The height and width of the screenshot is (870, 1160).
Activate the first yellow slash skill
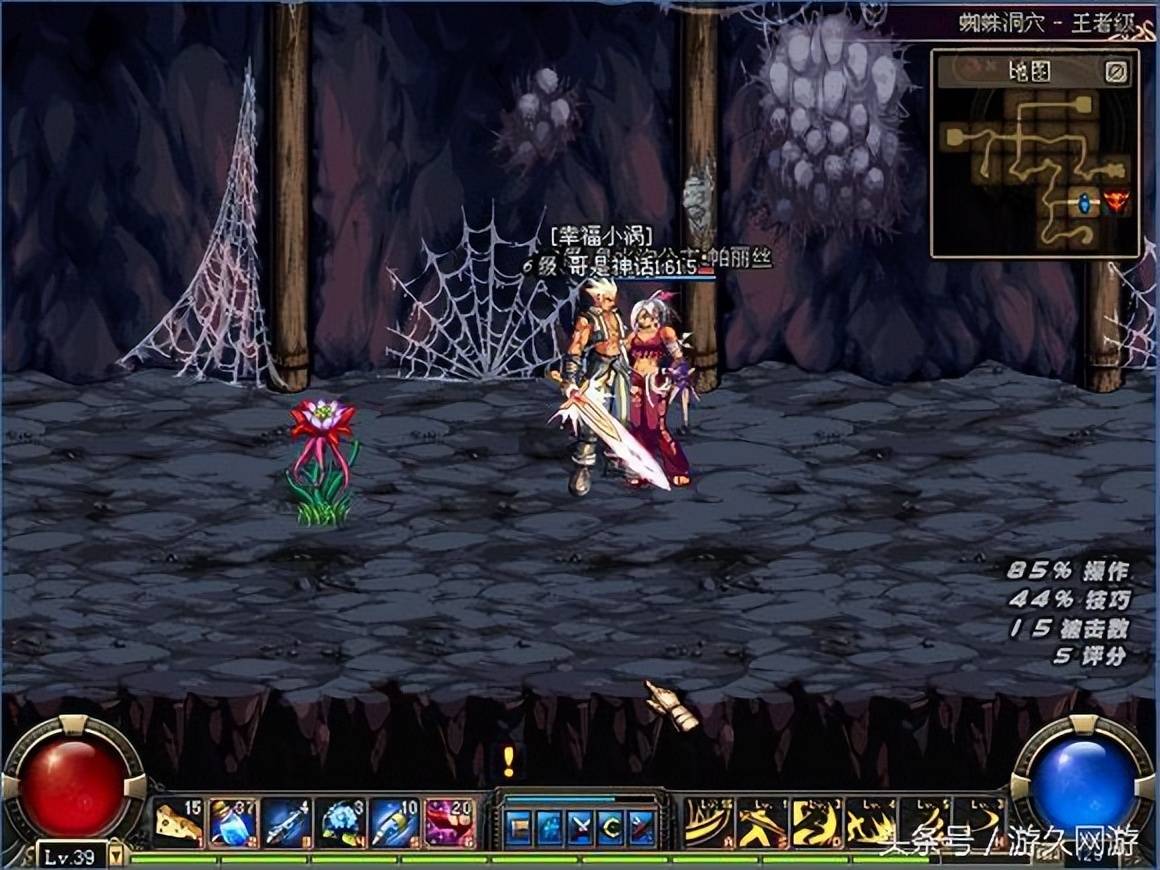[x=709, y=823]
